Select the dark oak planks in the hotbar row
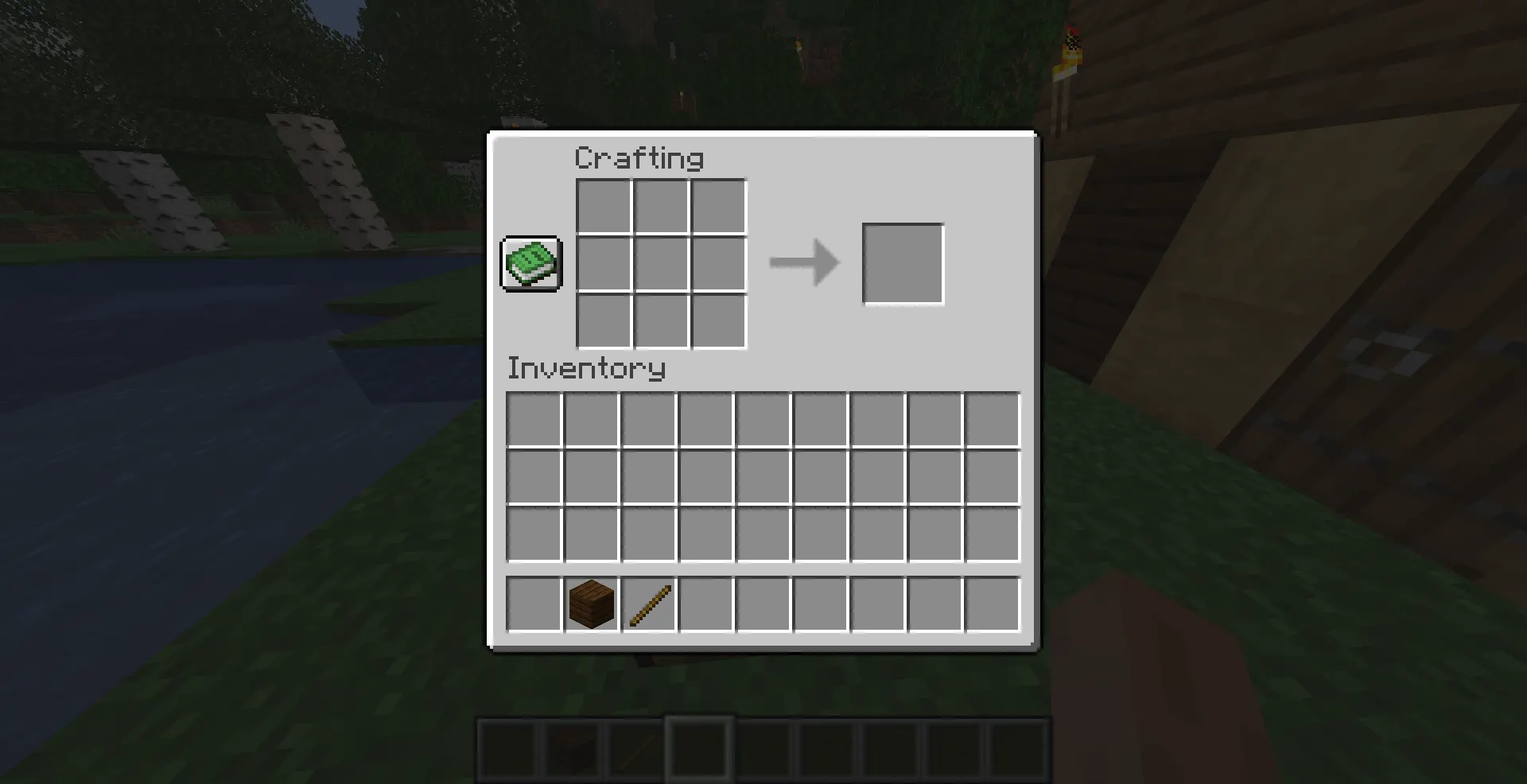This screenshot has height=784, width=1527. coord(590,603)
